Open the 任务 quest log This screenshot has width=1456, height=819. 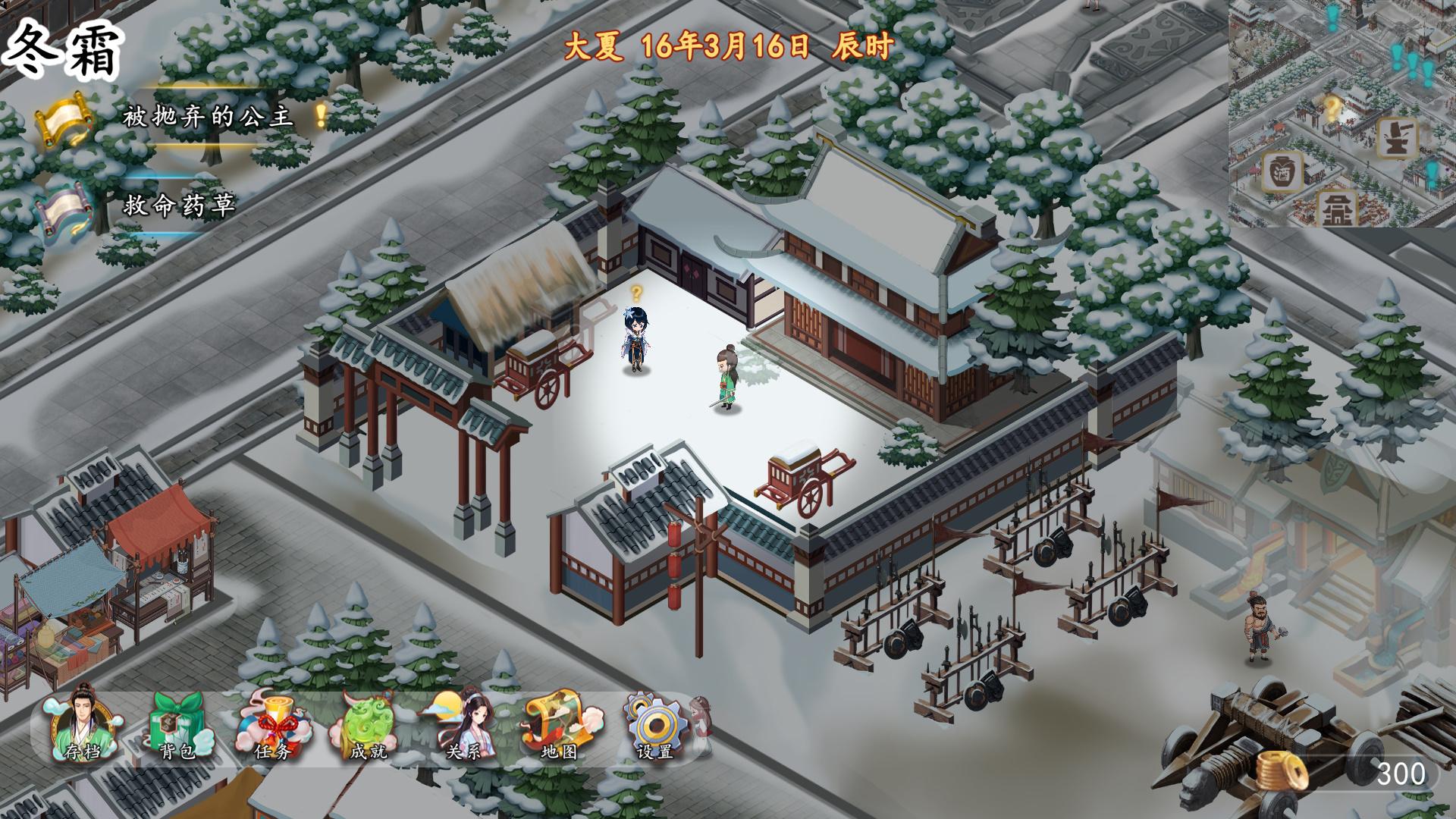tap(274, 725)
